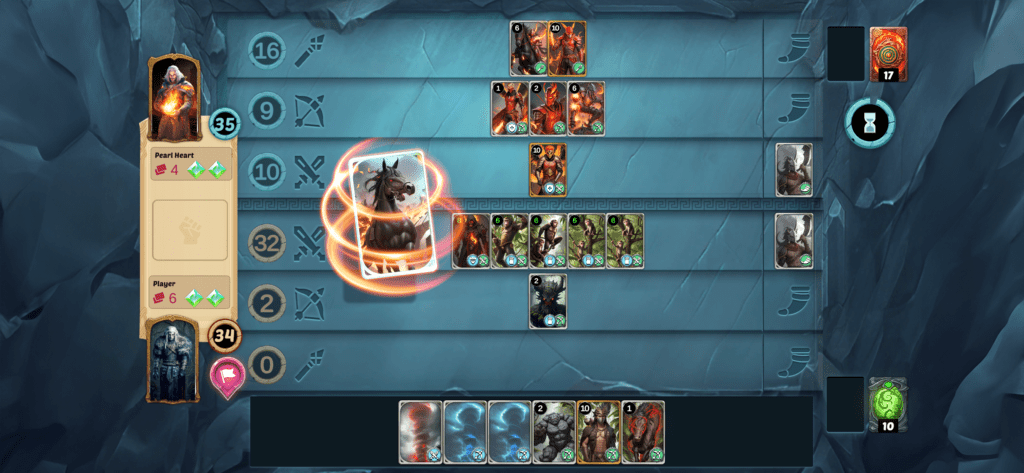1024x473 pixels.
Task: Select the red tornado card in hand
Action: click(x=420, y=431)
